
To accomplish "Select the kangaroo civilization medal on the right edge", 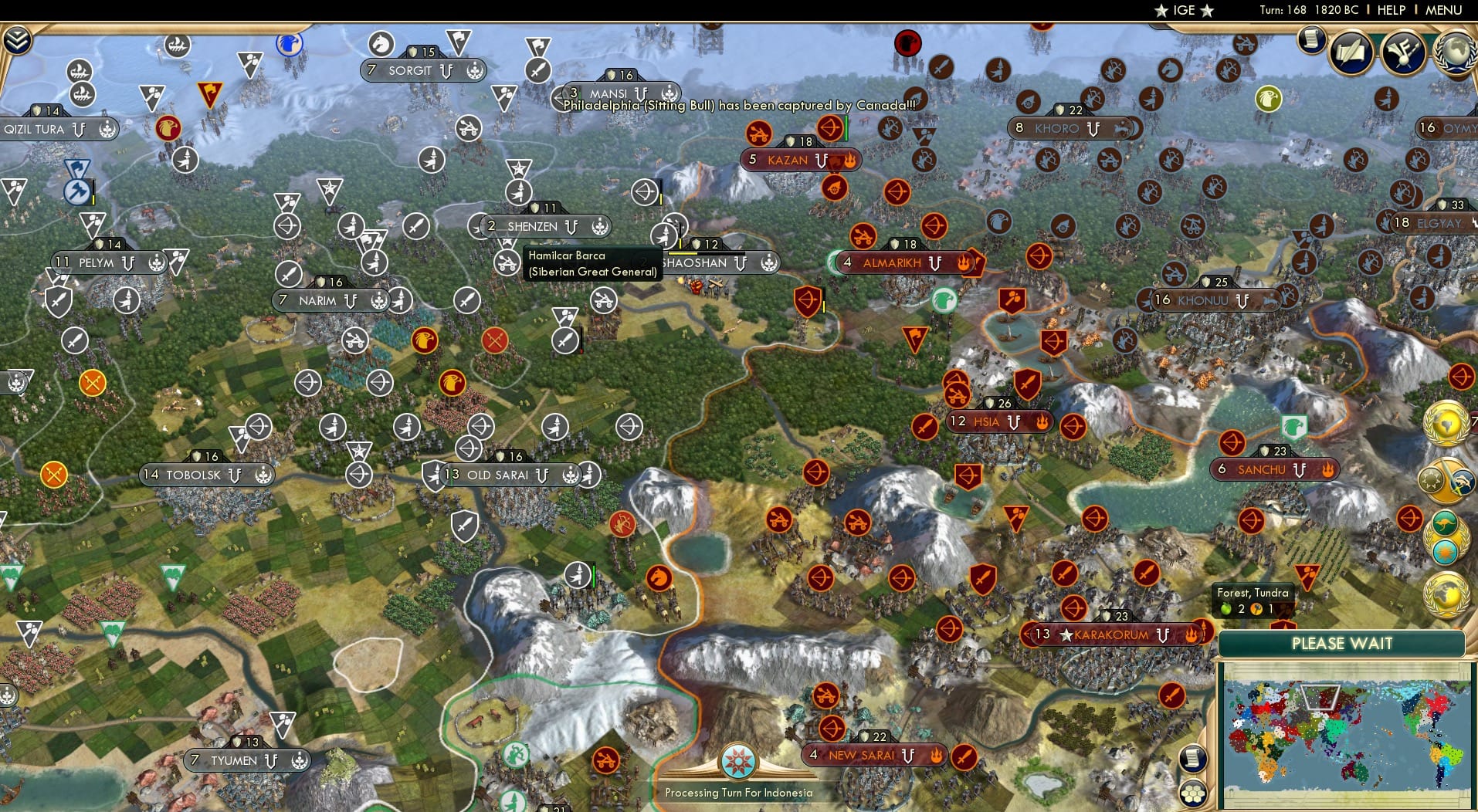I will coord(1444,522).
